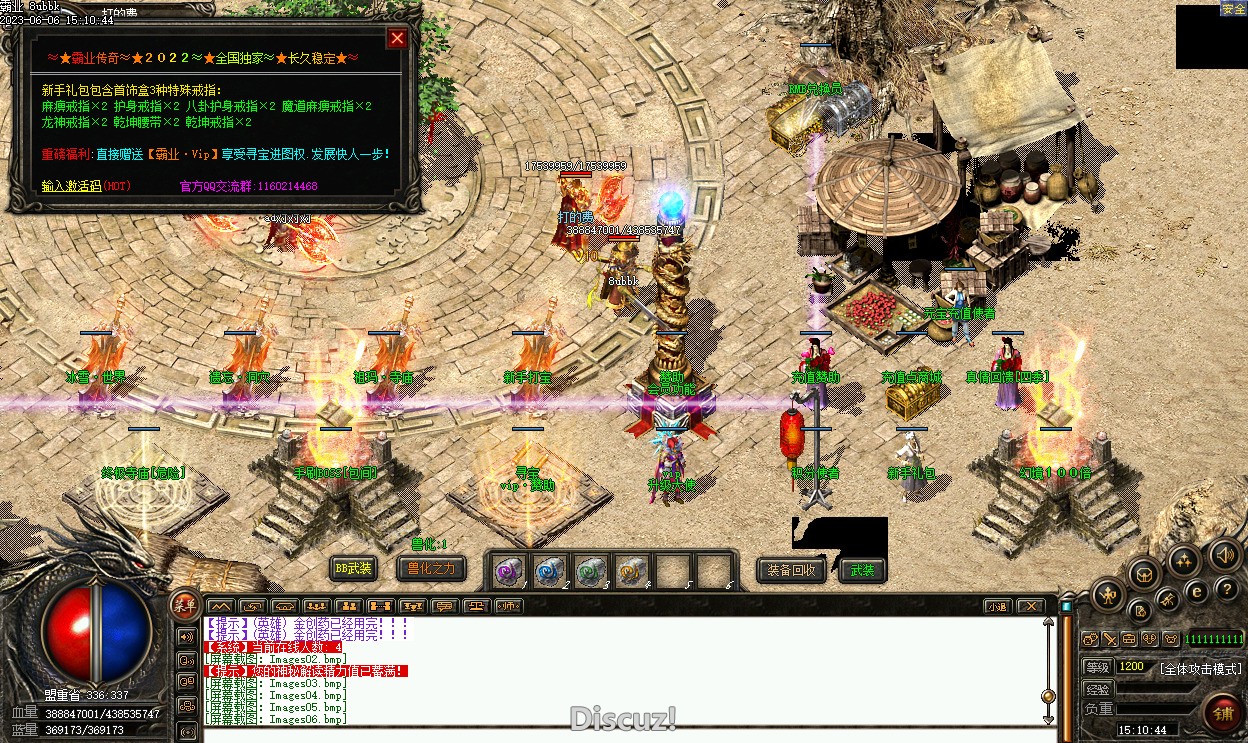
Task: Close the 霸业传奇 announcement popup
Action: 397,38
